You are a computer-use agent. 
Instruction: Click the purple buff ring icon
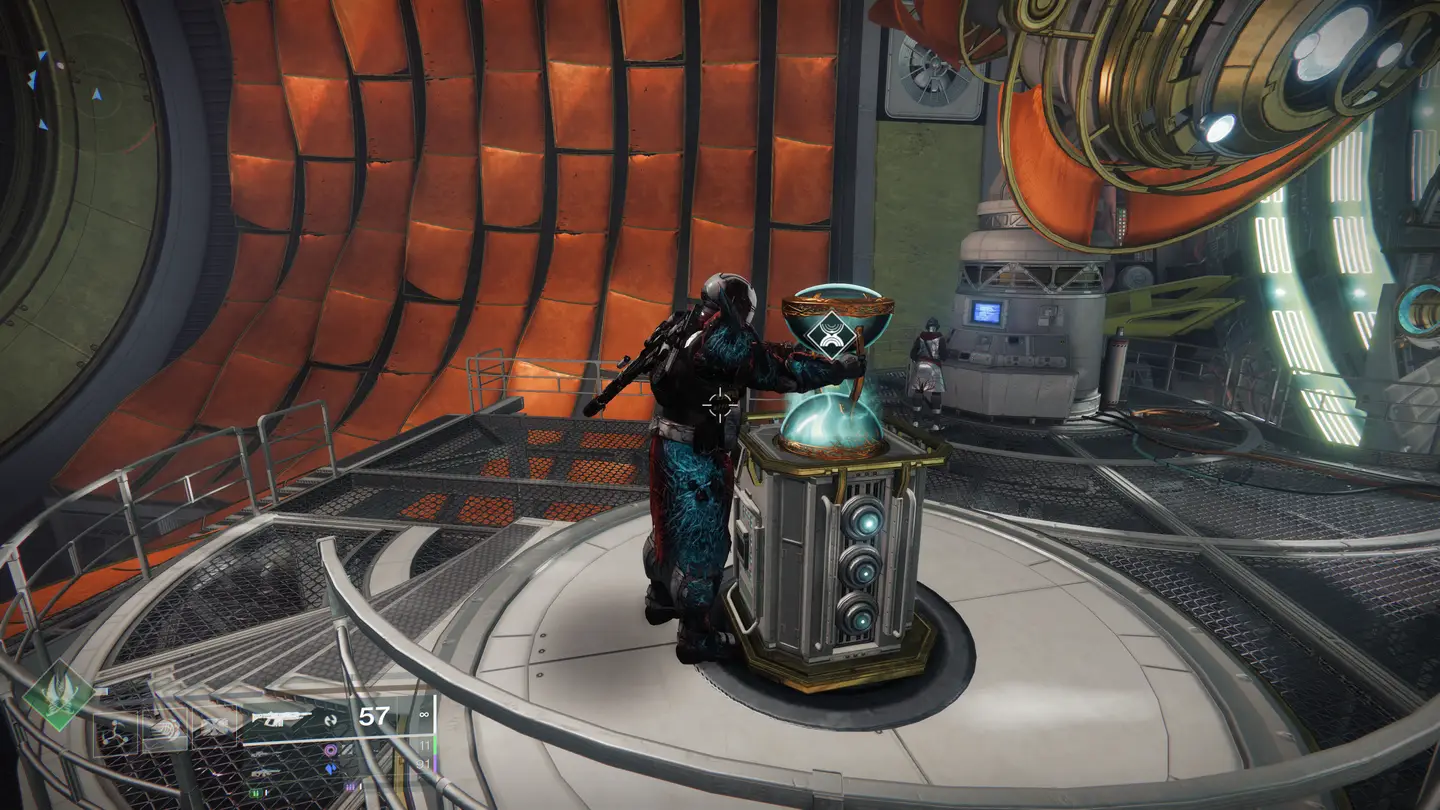click(332, 750)
